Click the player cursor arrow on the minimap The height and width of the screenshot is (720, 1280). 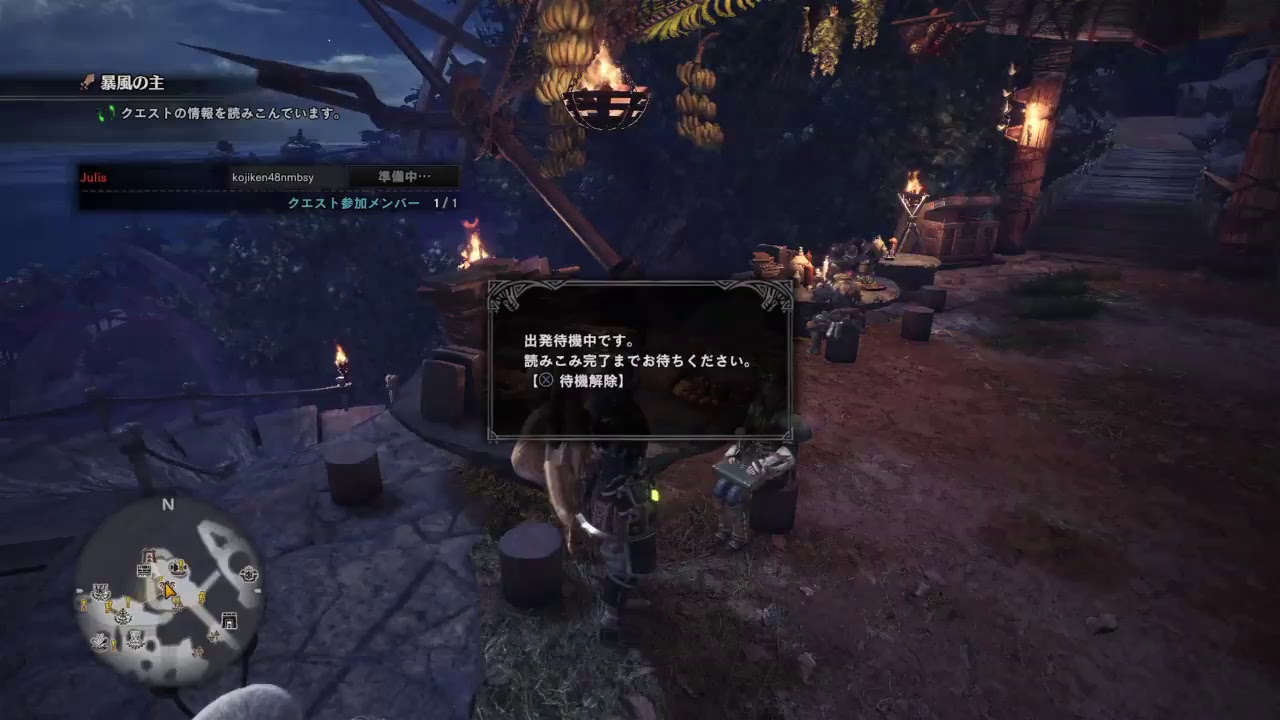click(169, 590)
